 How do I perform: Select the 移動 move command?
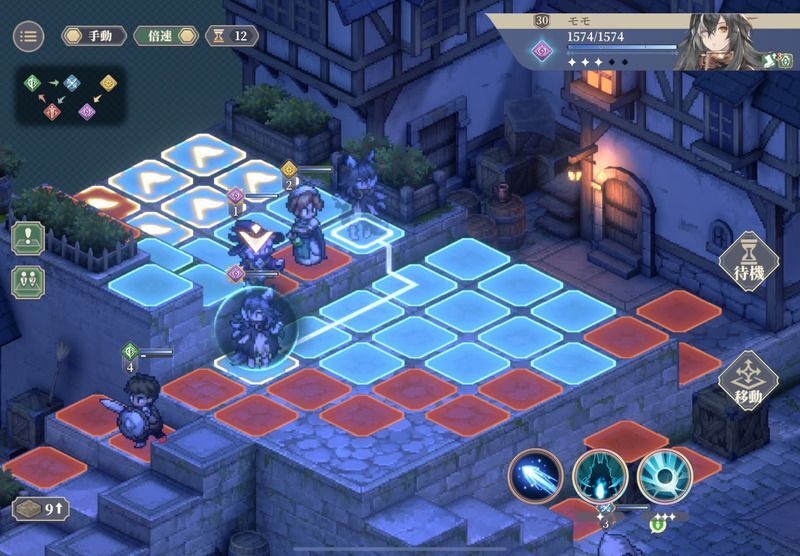pos(750,382)
